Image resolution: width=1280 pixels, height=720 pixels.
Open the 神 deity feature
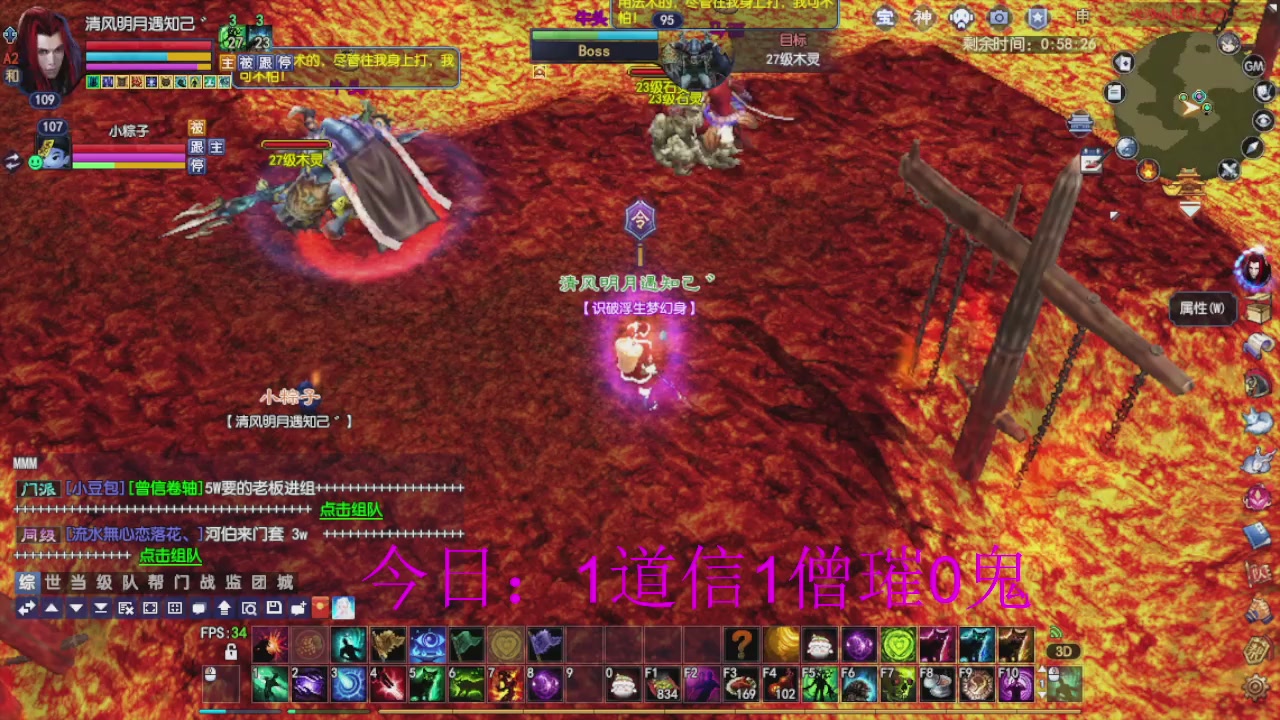point(923,17)
